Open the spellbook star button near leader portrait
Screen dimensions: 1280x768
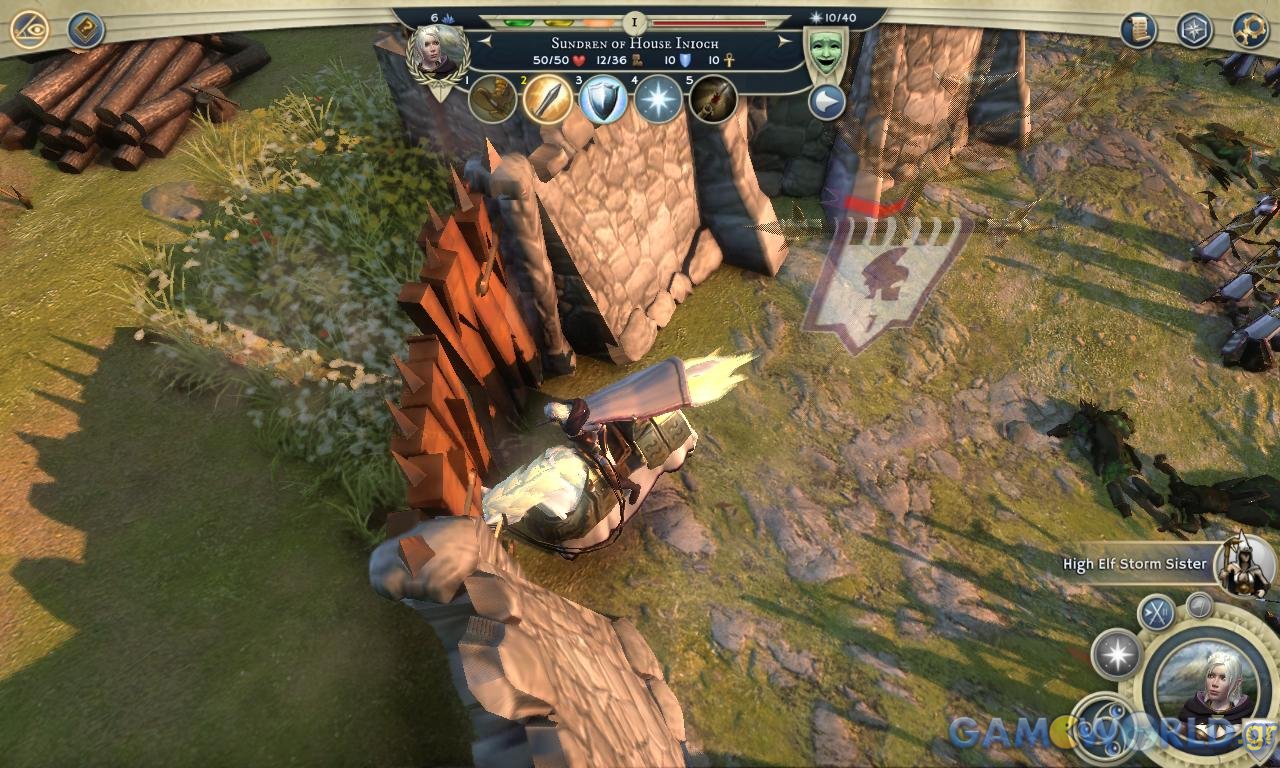coord(1116,655)
